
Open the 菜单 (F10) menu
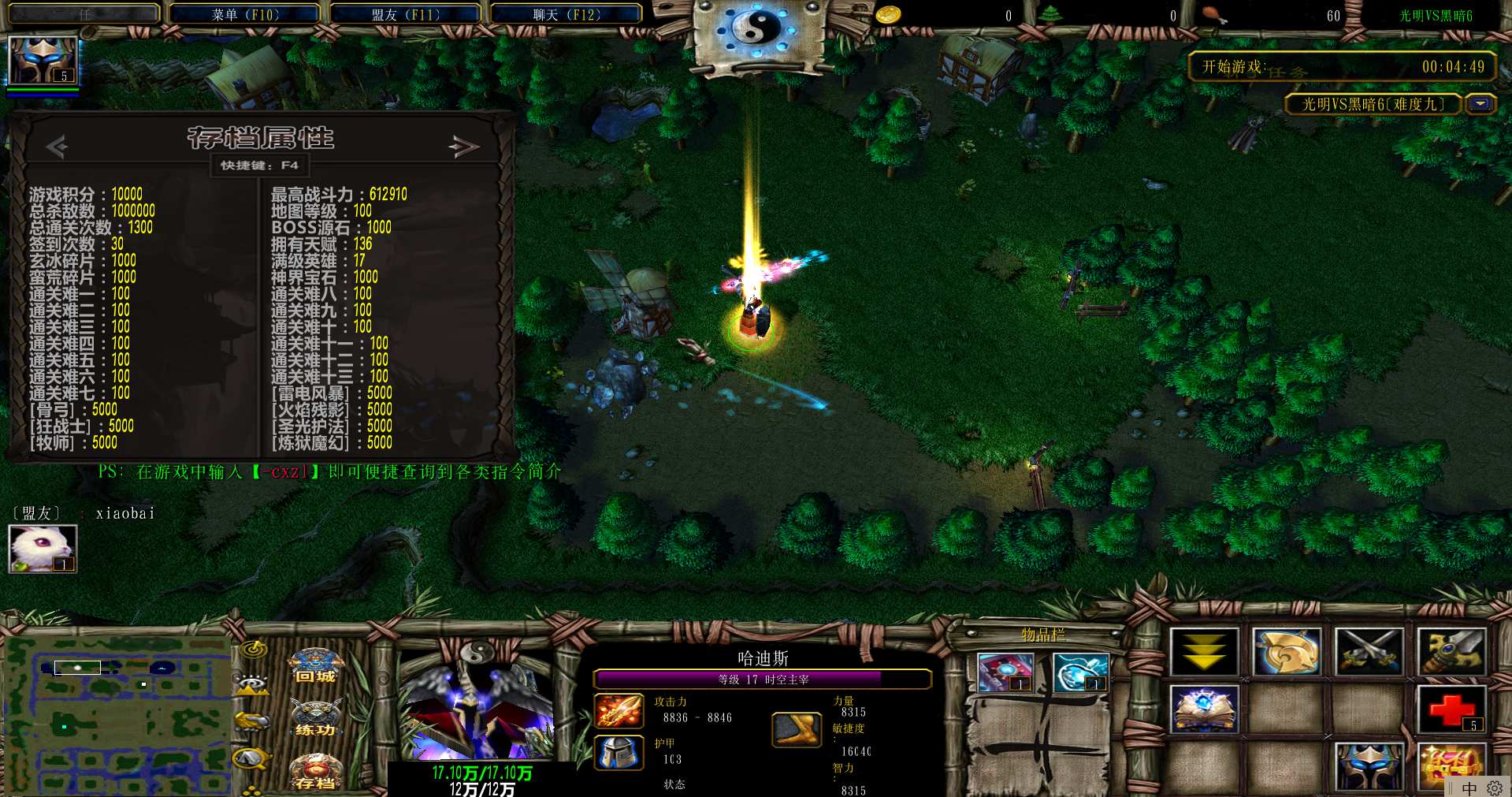coord(245,14)
